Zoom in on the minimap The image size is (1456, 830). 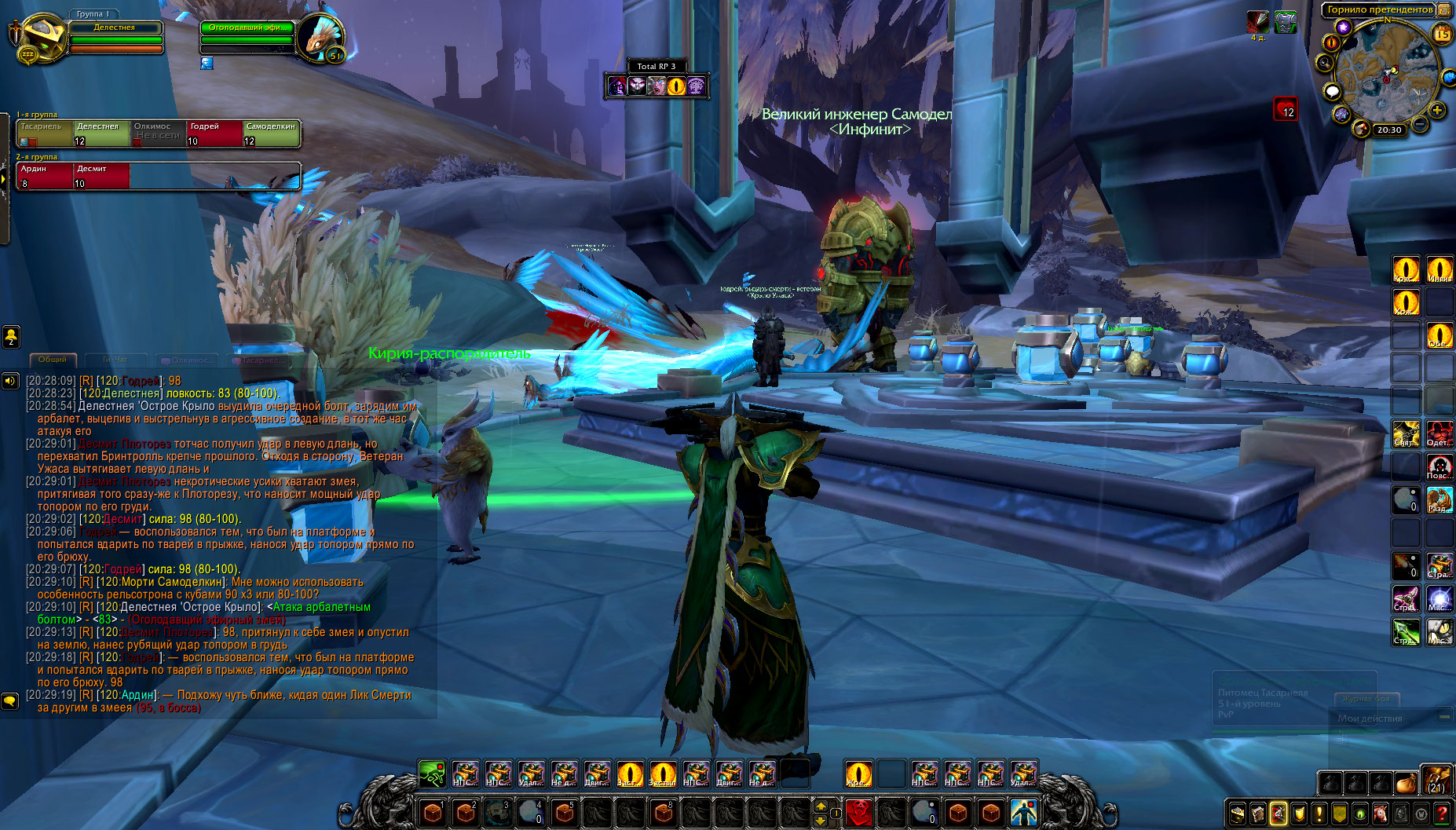point(1437,110)
